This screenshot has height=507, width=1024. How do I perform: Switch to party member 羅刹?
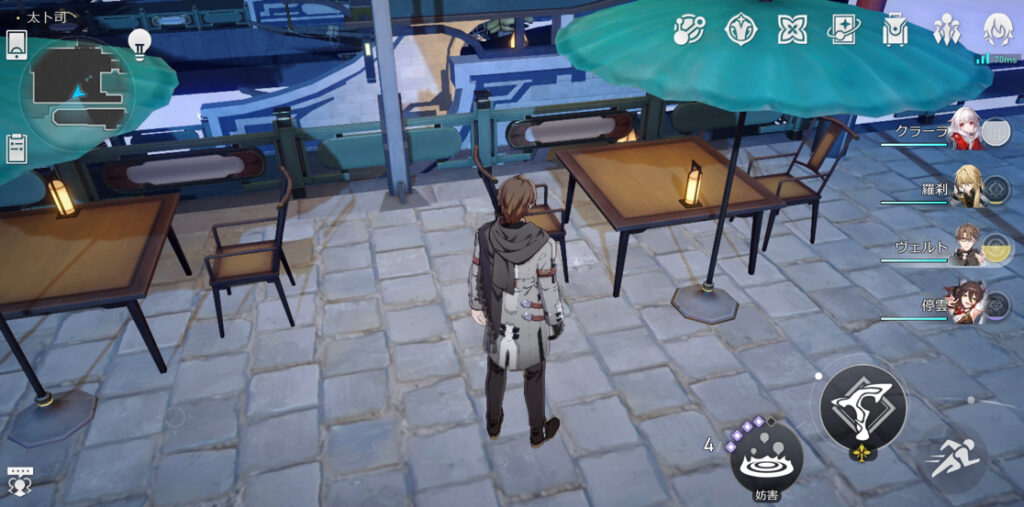966,188
